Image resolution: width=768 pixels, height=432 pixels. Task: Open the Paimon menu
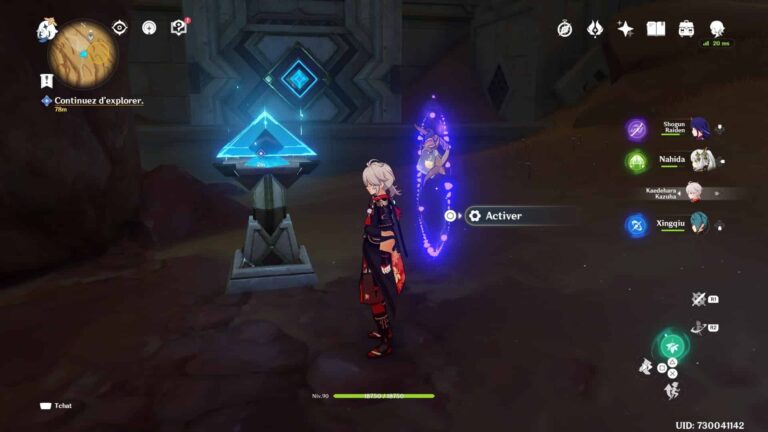(46, 31)
